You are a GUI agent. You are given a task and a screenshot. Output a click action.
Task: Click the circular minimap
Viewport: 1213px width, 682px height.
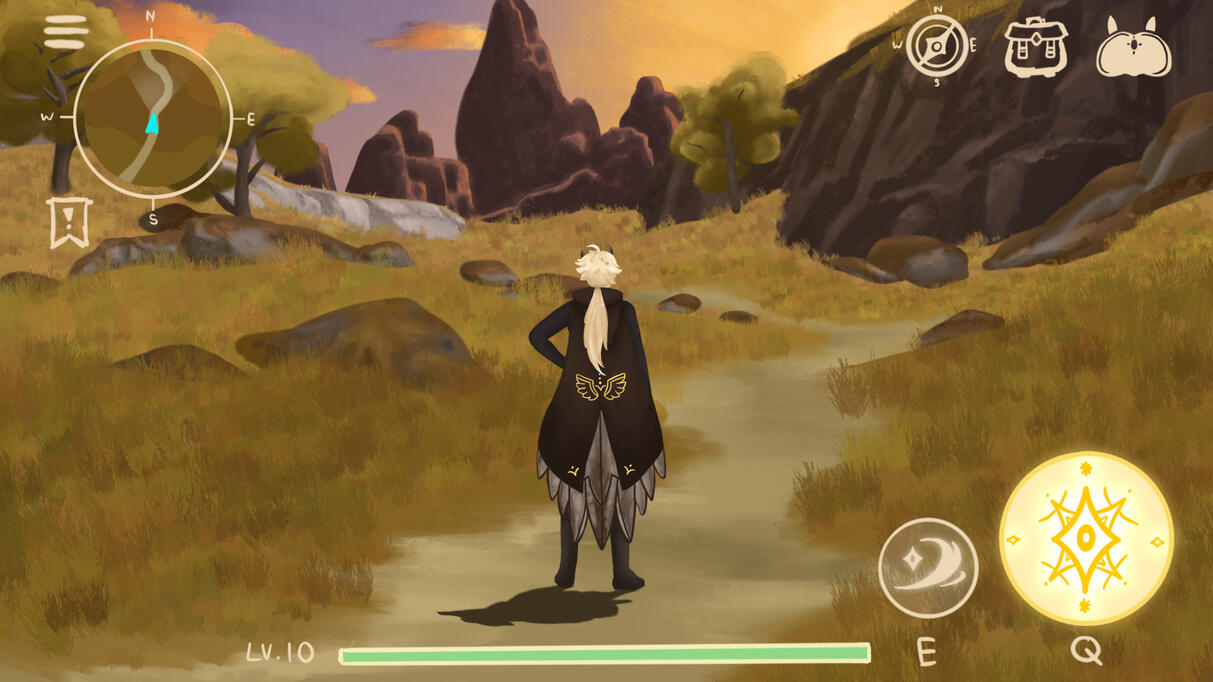click(x=152, y=119)
